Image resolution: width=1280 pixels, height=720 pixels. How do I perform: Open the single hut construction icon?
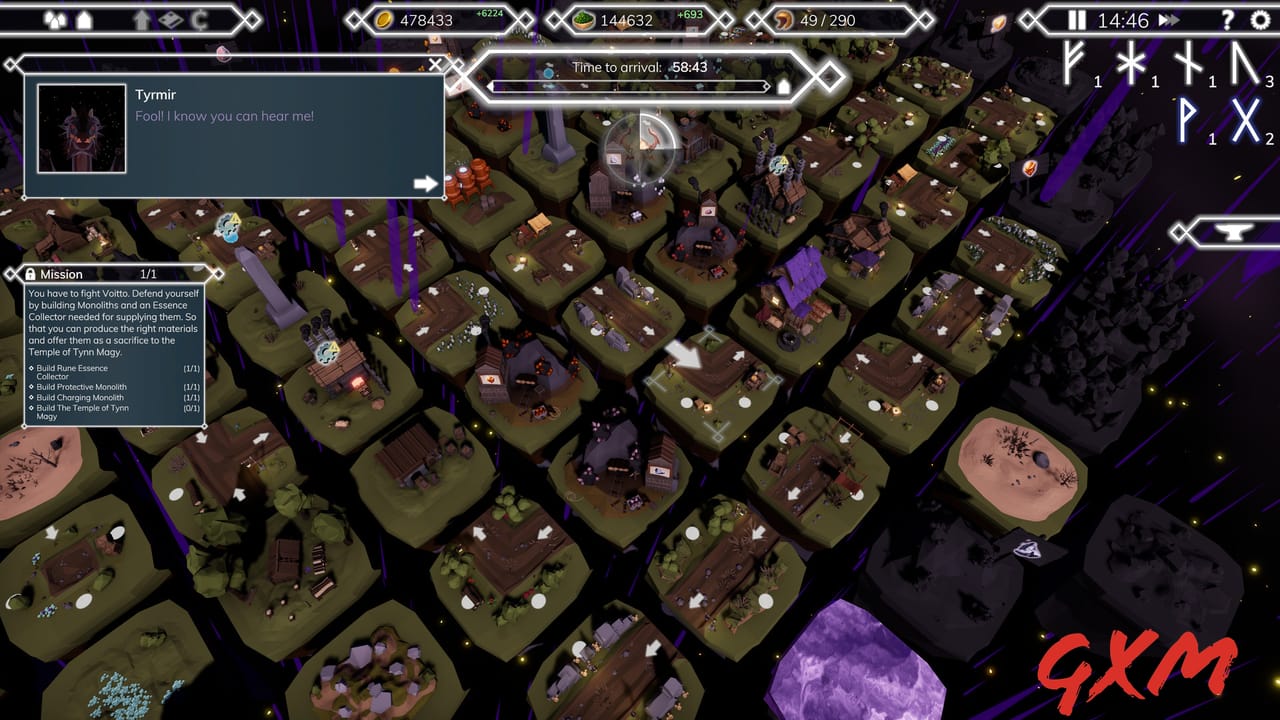pyautogui.click(x=84, y=19)
